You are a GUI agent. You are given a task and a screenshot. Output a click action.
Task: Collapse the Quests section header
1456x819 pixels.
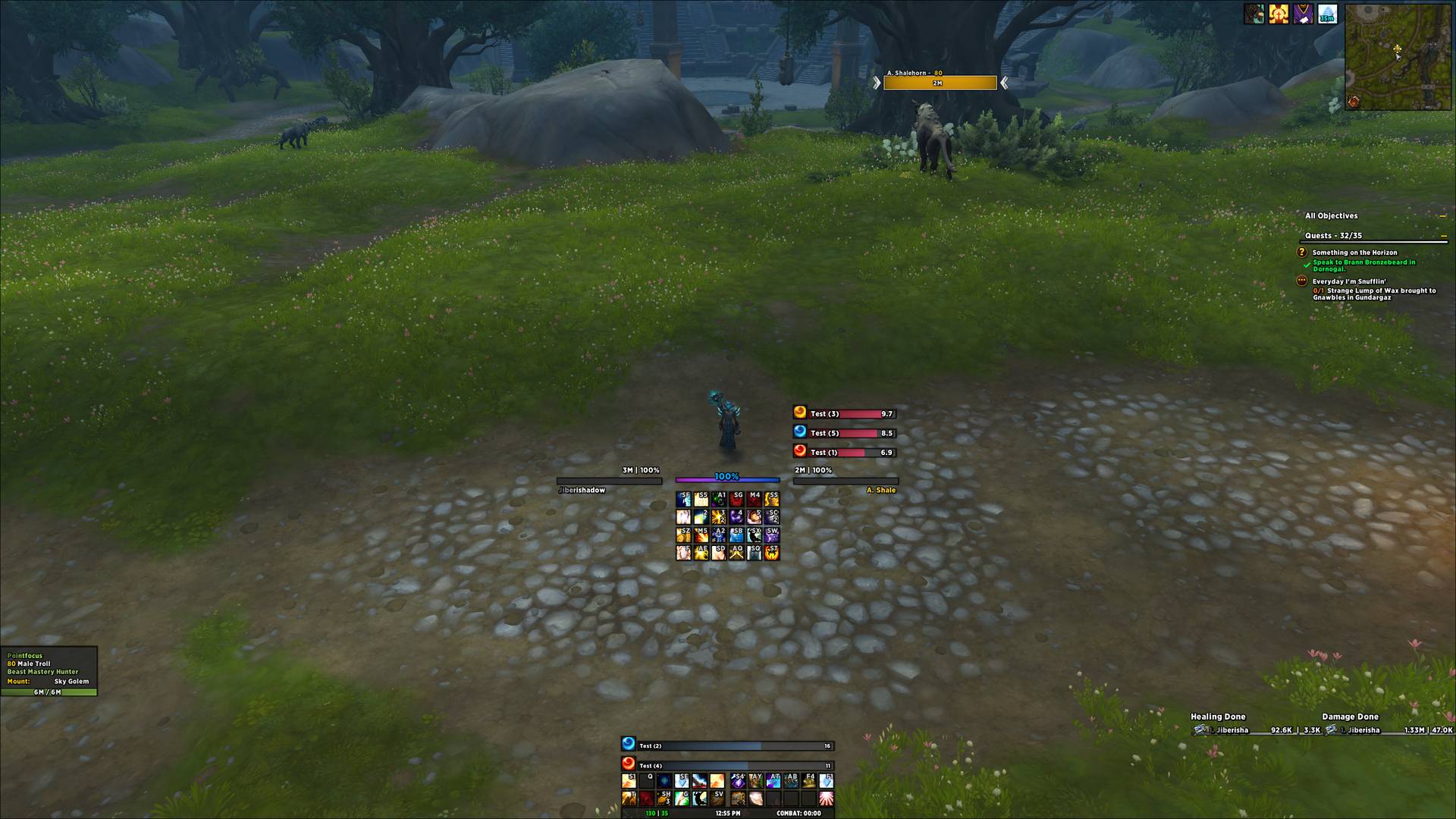click(1443, 236)
